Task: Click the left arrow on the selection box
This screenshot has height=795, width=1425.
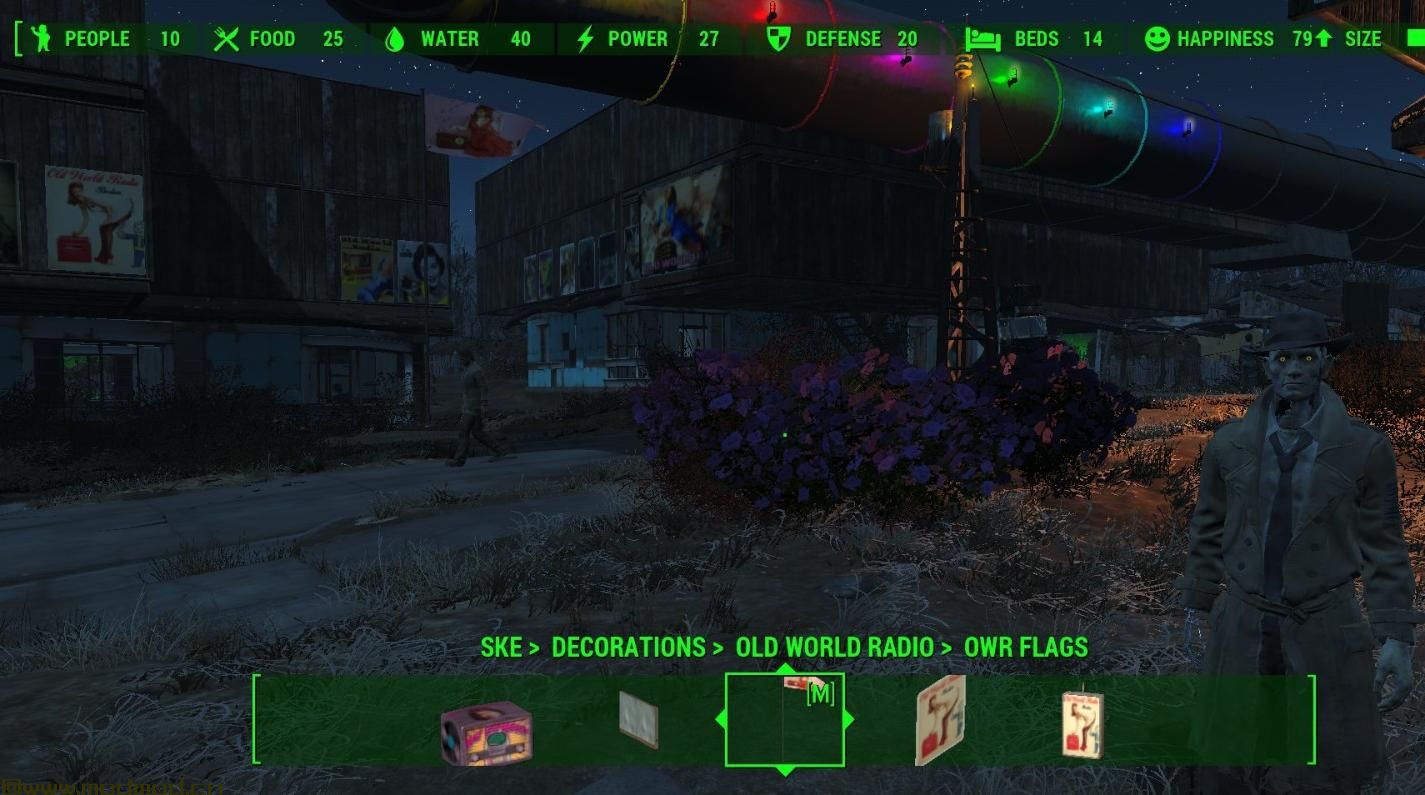Action: [x=720, y=719]
